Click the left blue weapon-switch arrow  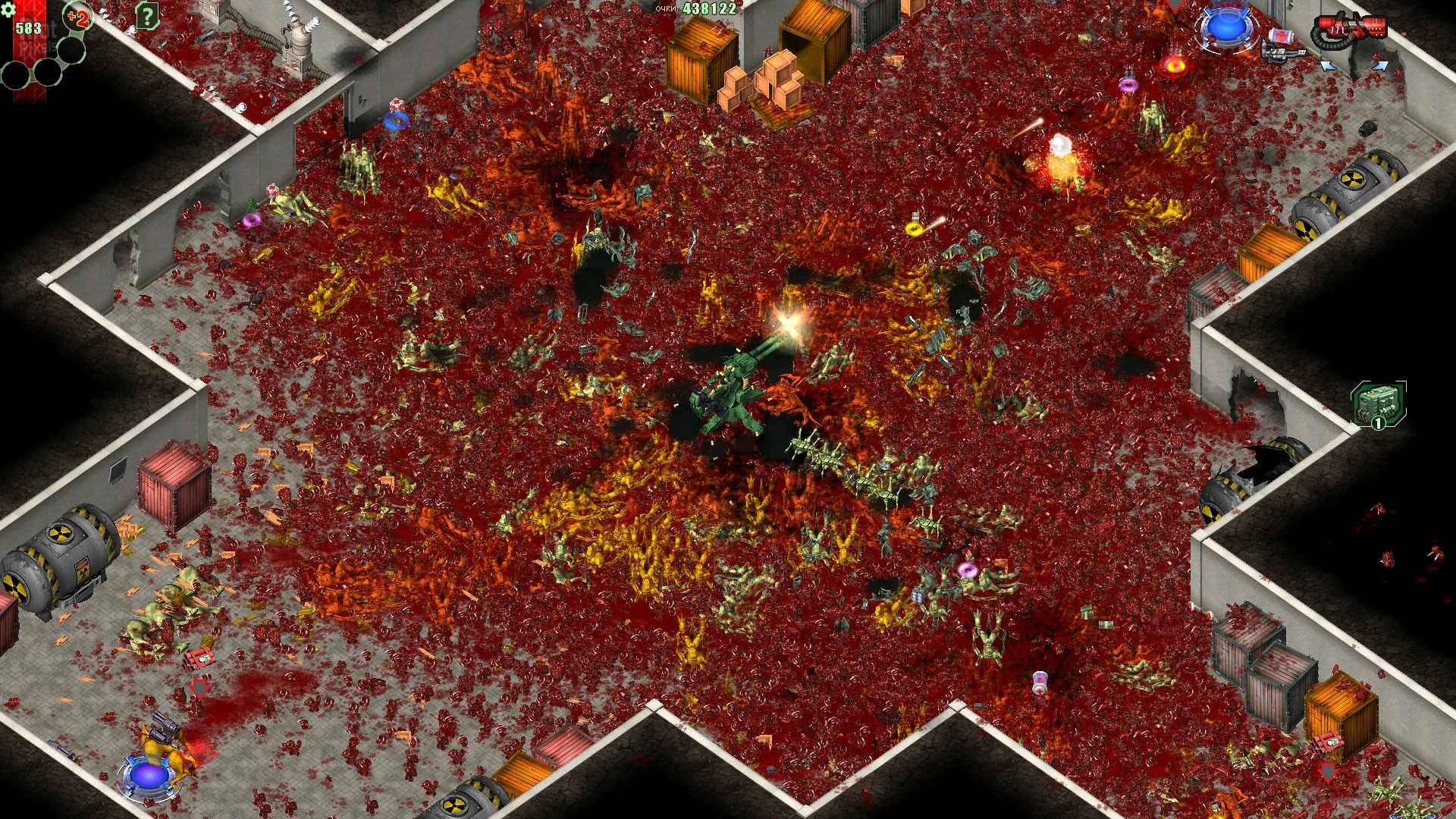point(1329,67)
